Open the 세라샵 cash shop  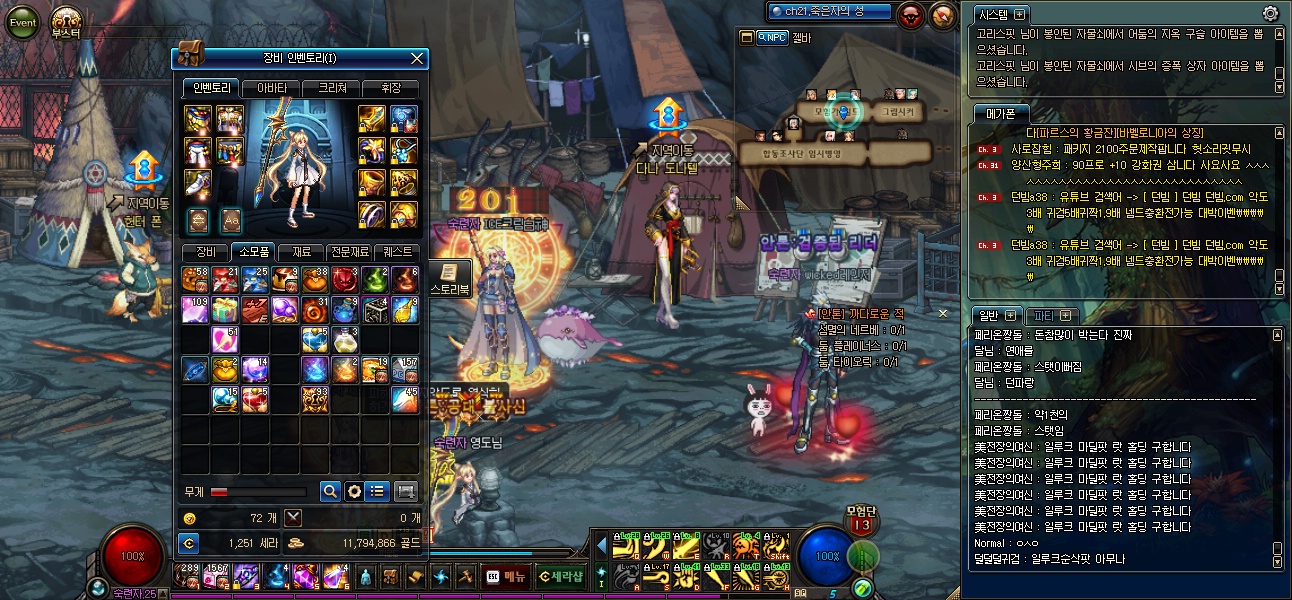[559, 576]
